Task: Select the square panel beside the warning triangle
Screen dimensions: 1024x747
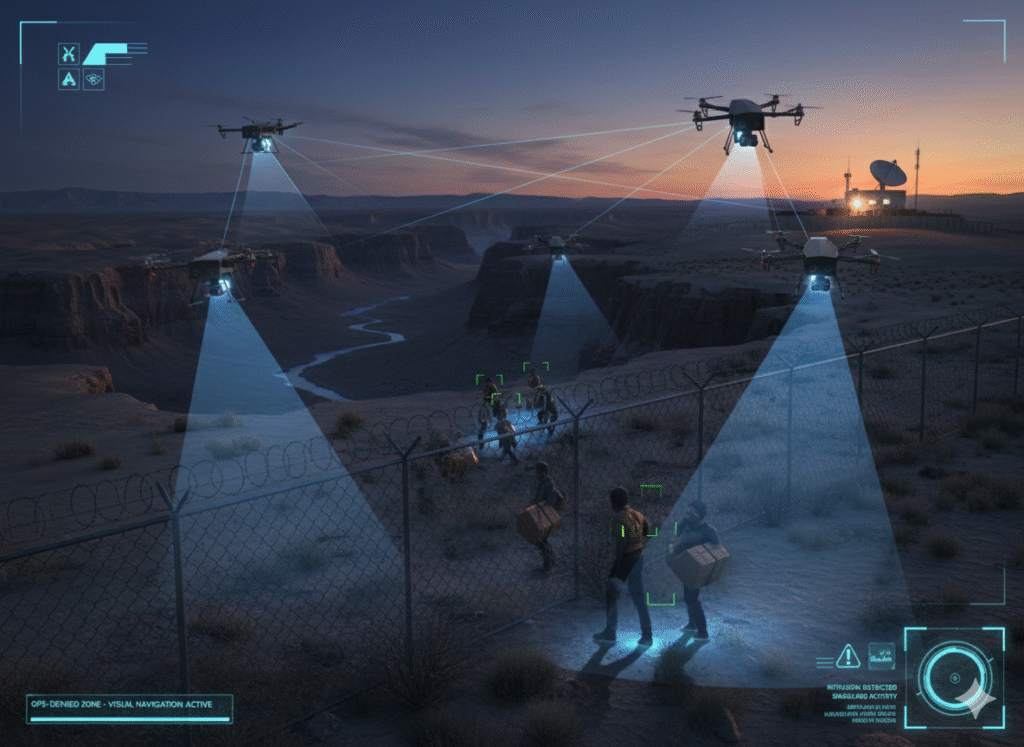Action: 881,655
